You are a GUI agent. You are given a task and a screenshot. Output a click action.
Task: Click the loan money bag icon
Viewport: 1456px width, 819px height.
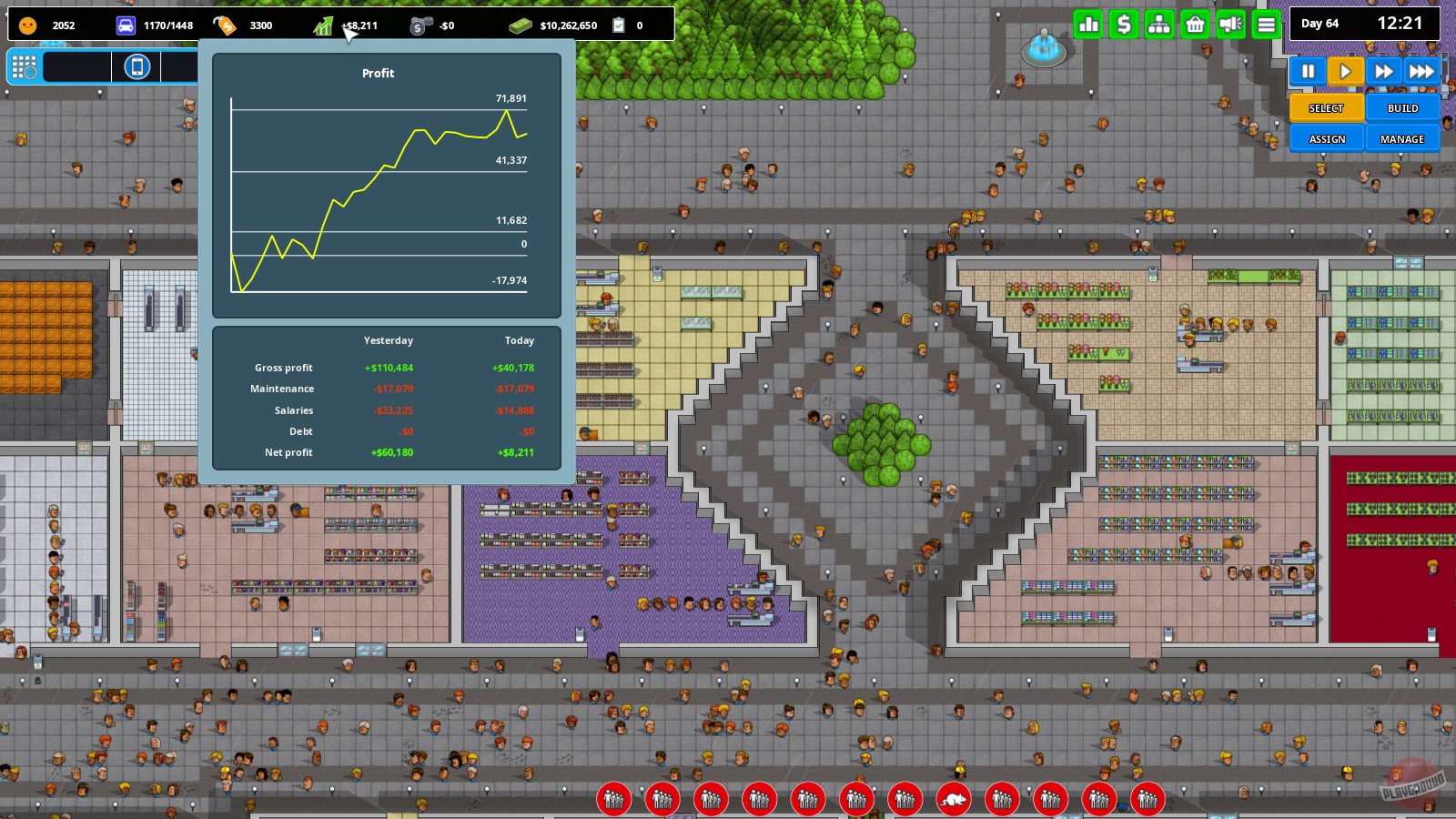(420, 25)
